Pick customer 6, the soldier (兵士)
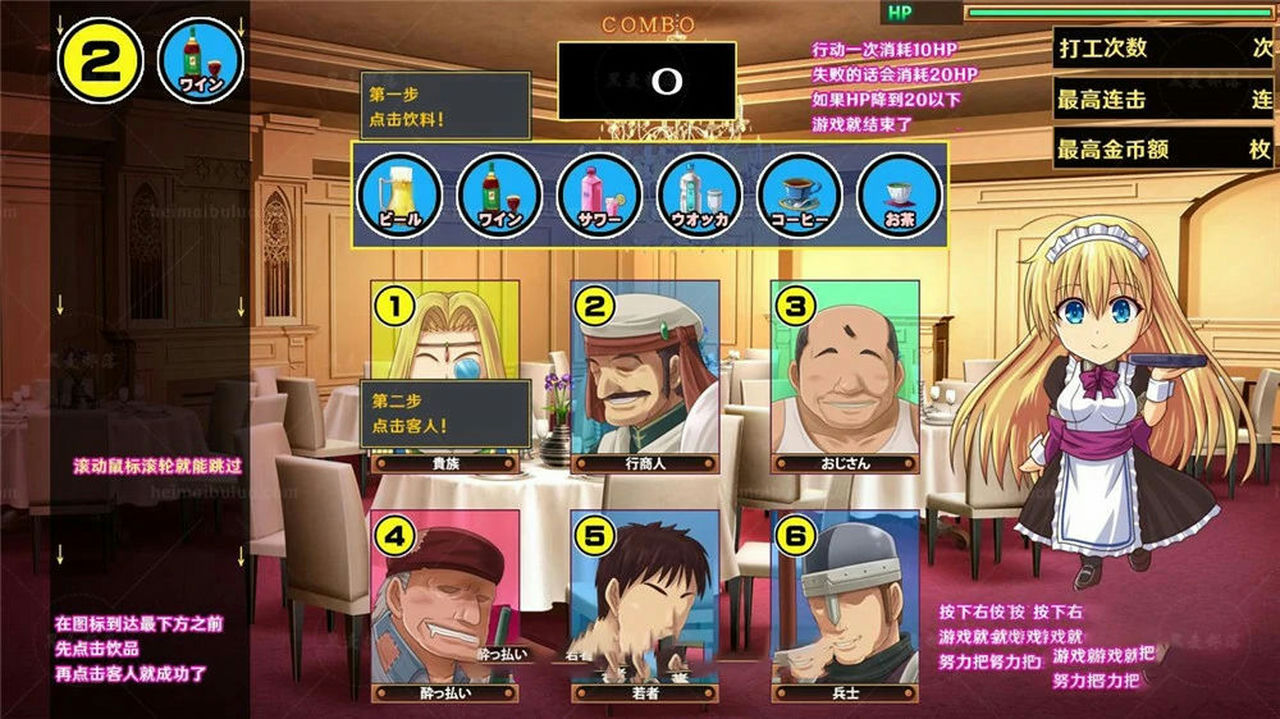 click(845, 600)
